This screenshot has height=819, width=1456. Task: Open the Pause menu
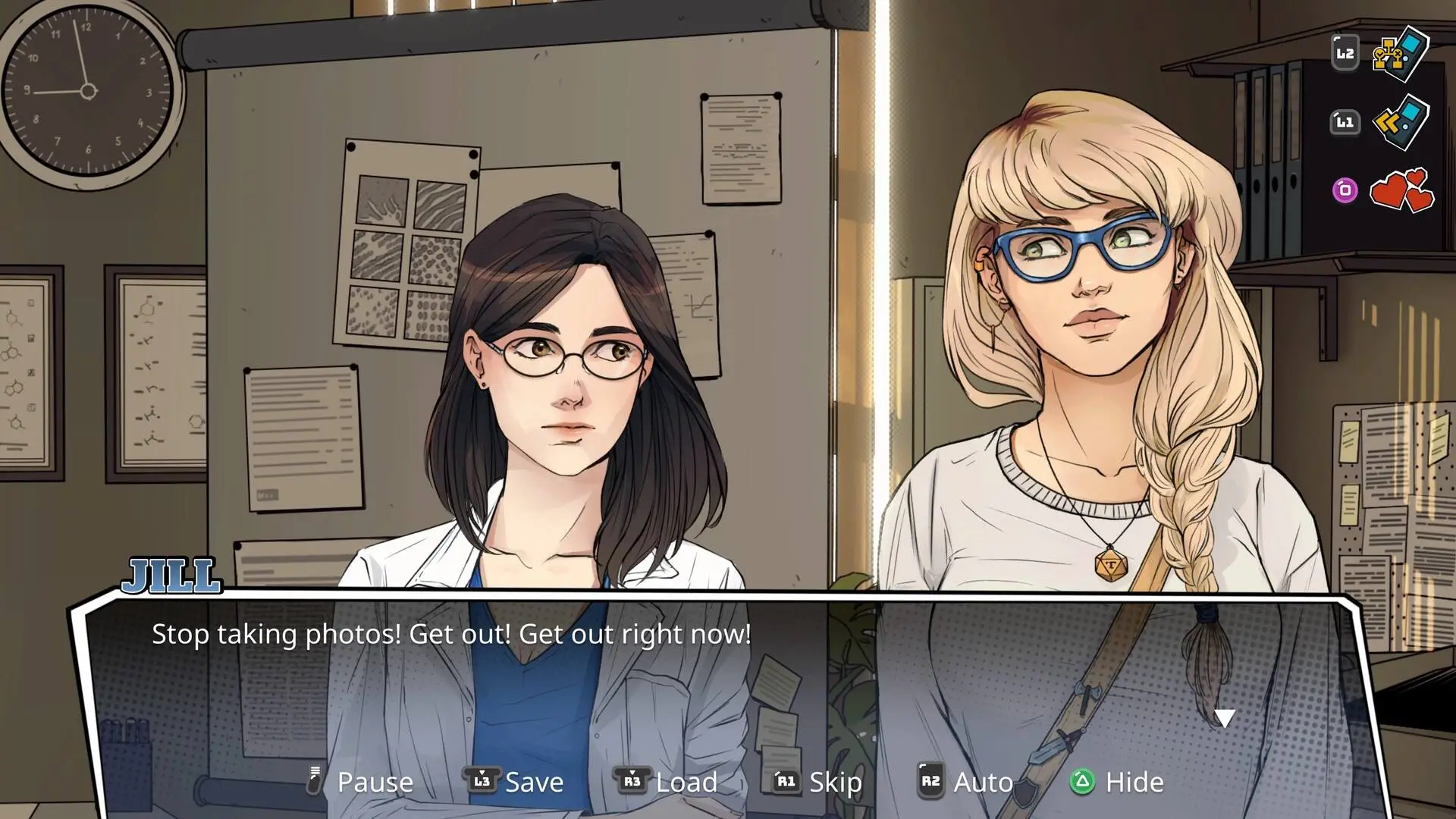click(x=361, y=782)
